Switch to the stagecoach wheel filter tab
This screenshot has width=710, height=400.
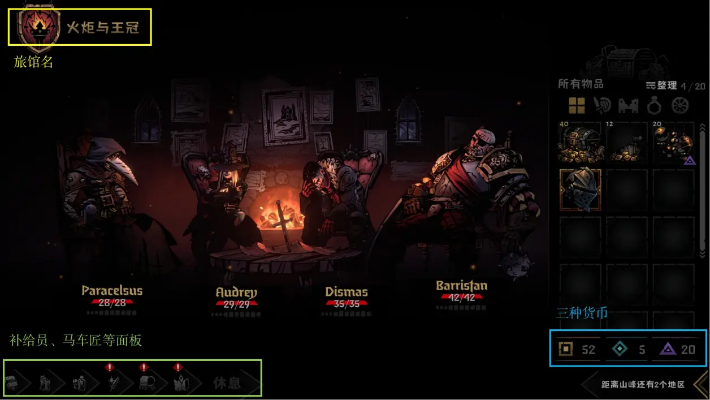(681, 105)
